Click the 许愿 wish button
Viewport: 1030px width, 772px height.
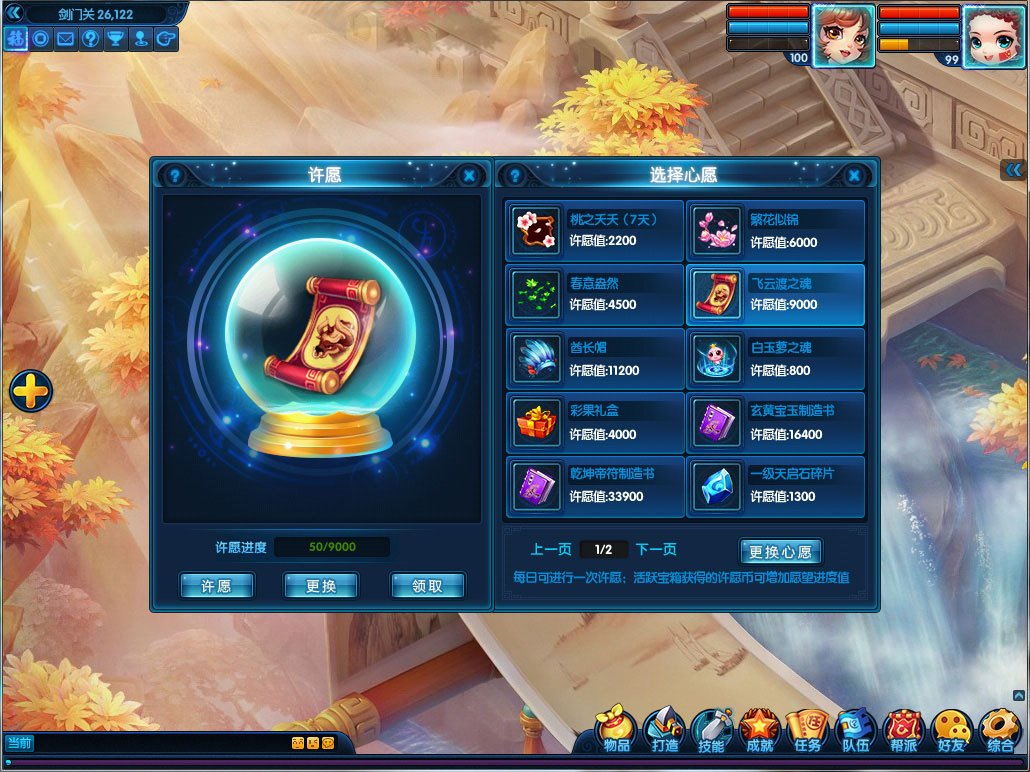point(216,586)
